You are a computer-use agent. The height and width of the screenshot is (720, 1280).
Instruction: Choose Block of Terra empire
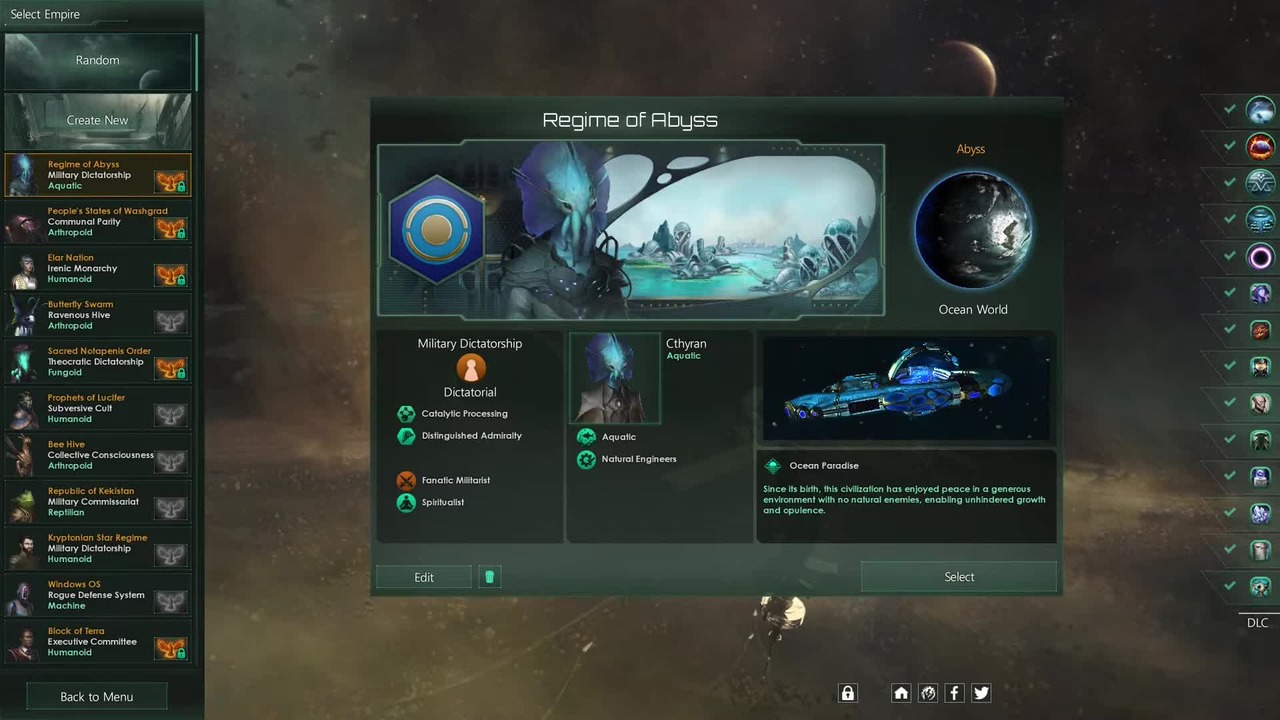(x=97, y=642)
